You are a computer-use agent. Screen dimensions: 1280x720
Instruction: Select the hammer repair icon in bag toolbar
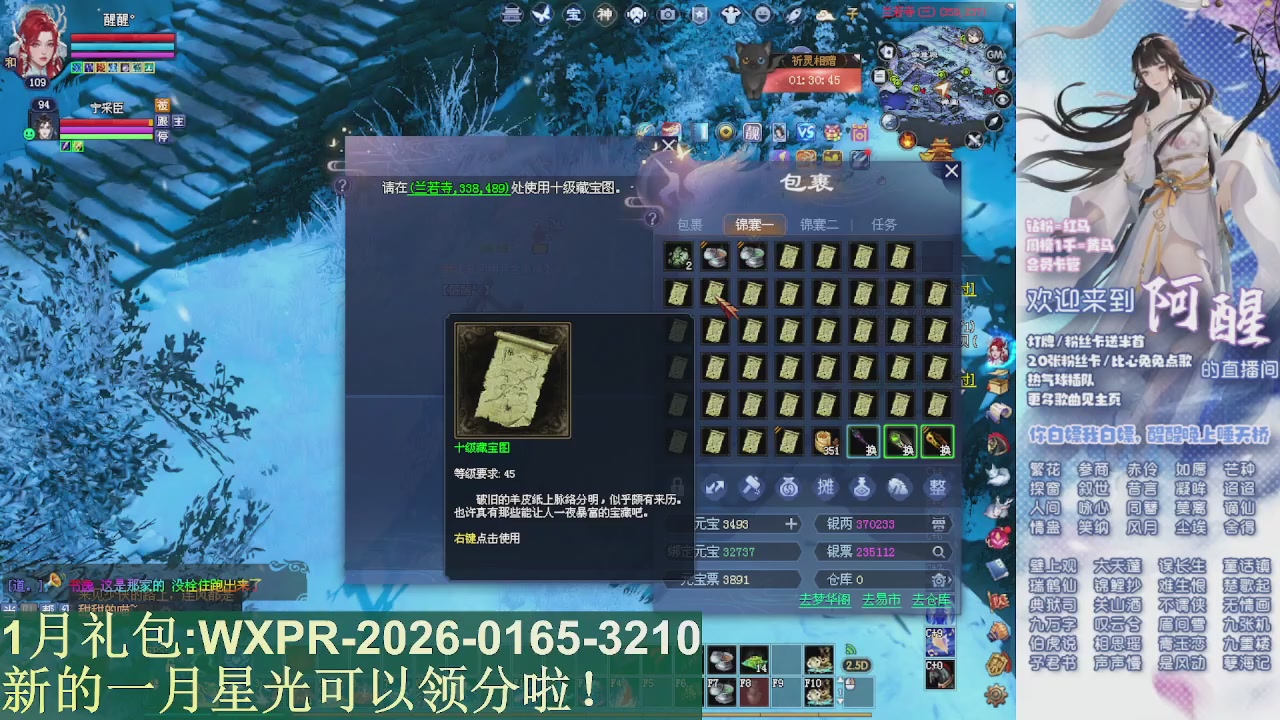[x=751, y=488]
